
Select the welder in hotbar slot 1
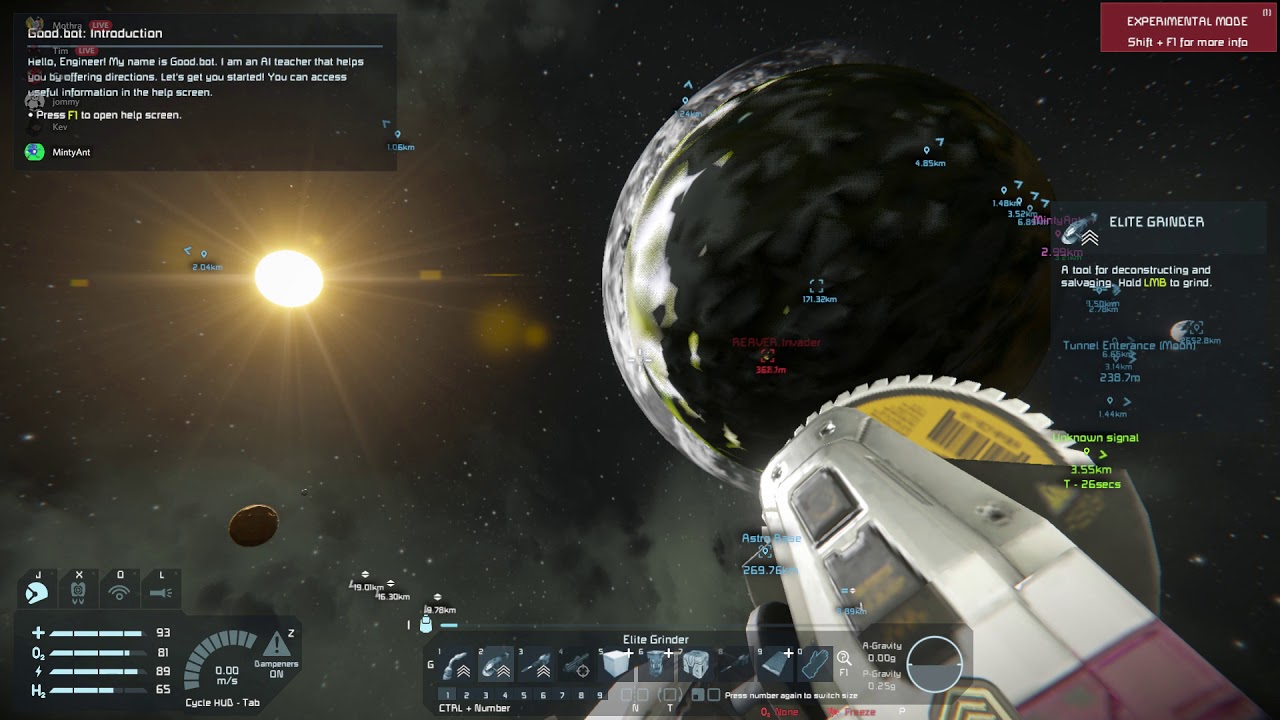457,665
